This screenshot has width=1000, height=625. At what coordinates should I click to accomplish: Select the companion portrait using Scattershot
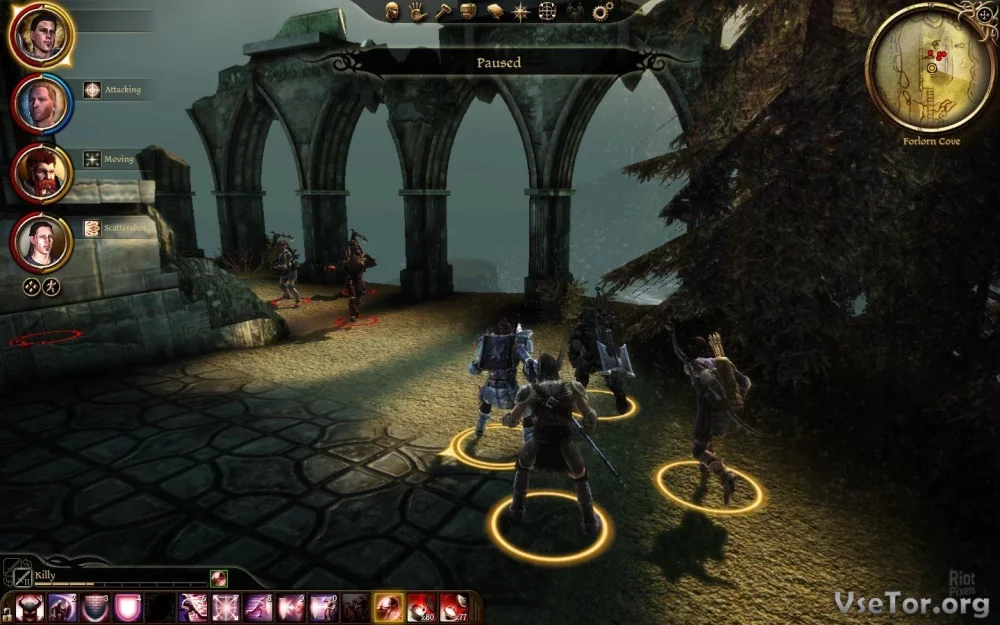click(41, 241)
